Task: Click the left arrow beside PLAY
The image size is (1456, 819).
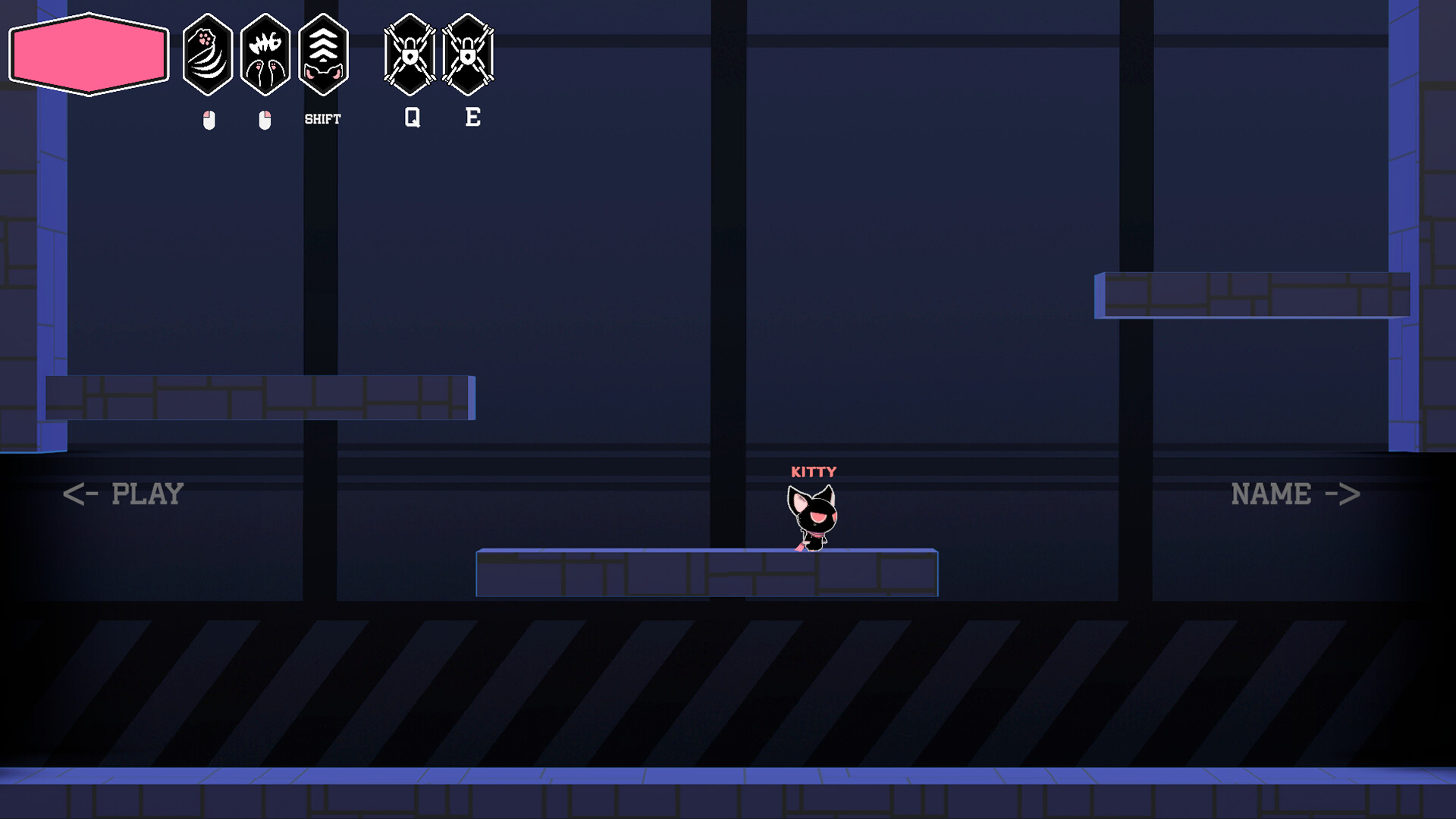Action: pos(81,494)
